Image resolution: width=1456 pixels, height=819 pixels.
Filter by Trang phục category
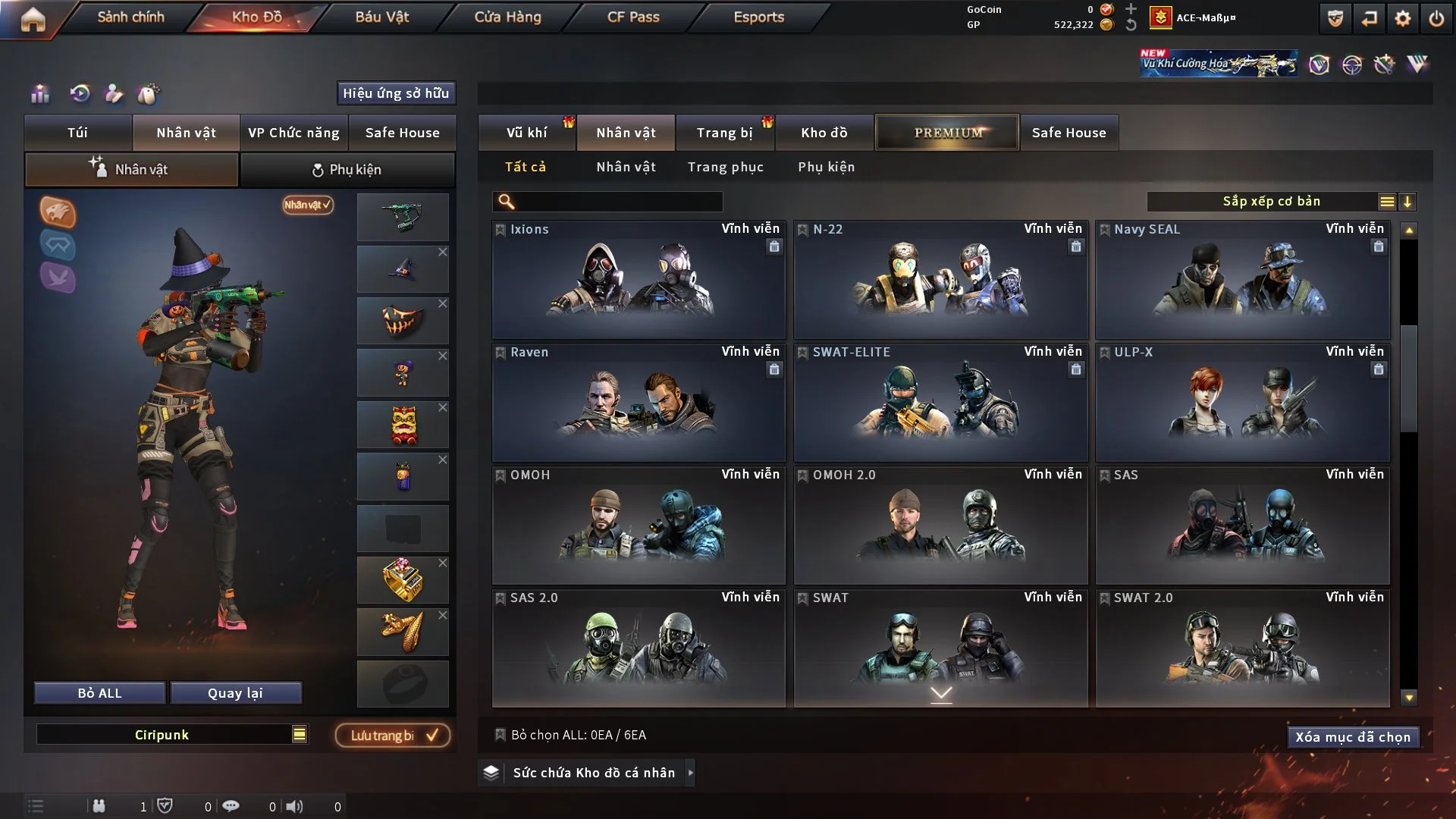pyautogui.click(x=725, y=167)
